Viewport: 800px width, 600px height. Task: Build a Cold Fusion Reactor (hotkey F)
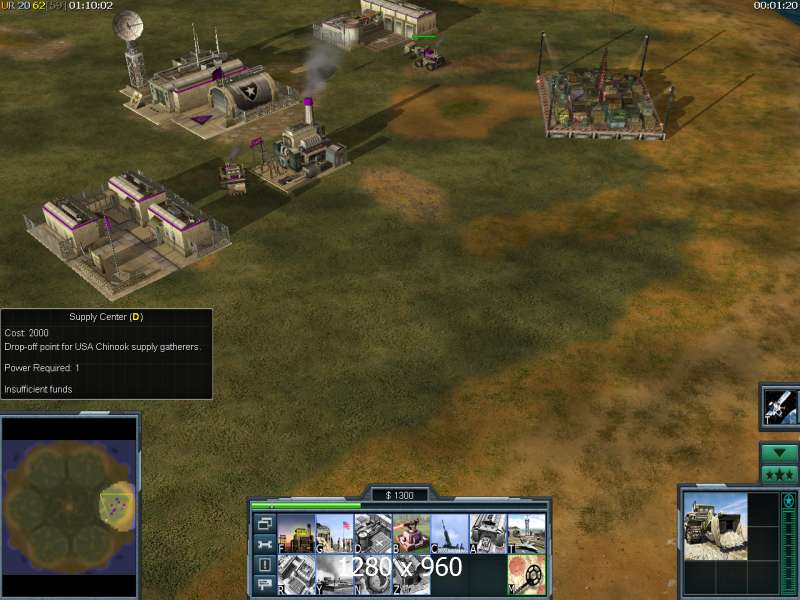point(296,534)
